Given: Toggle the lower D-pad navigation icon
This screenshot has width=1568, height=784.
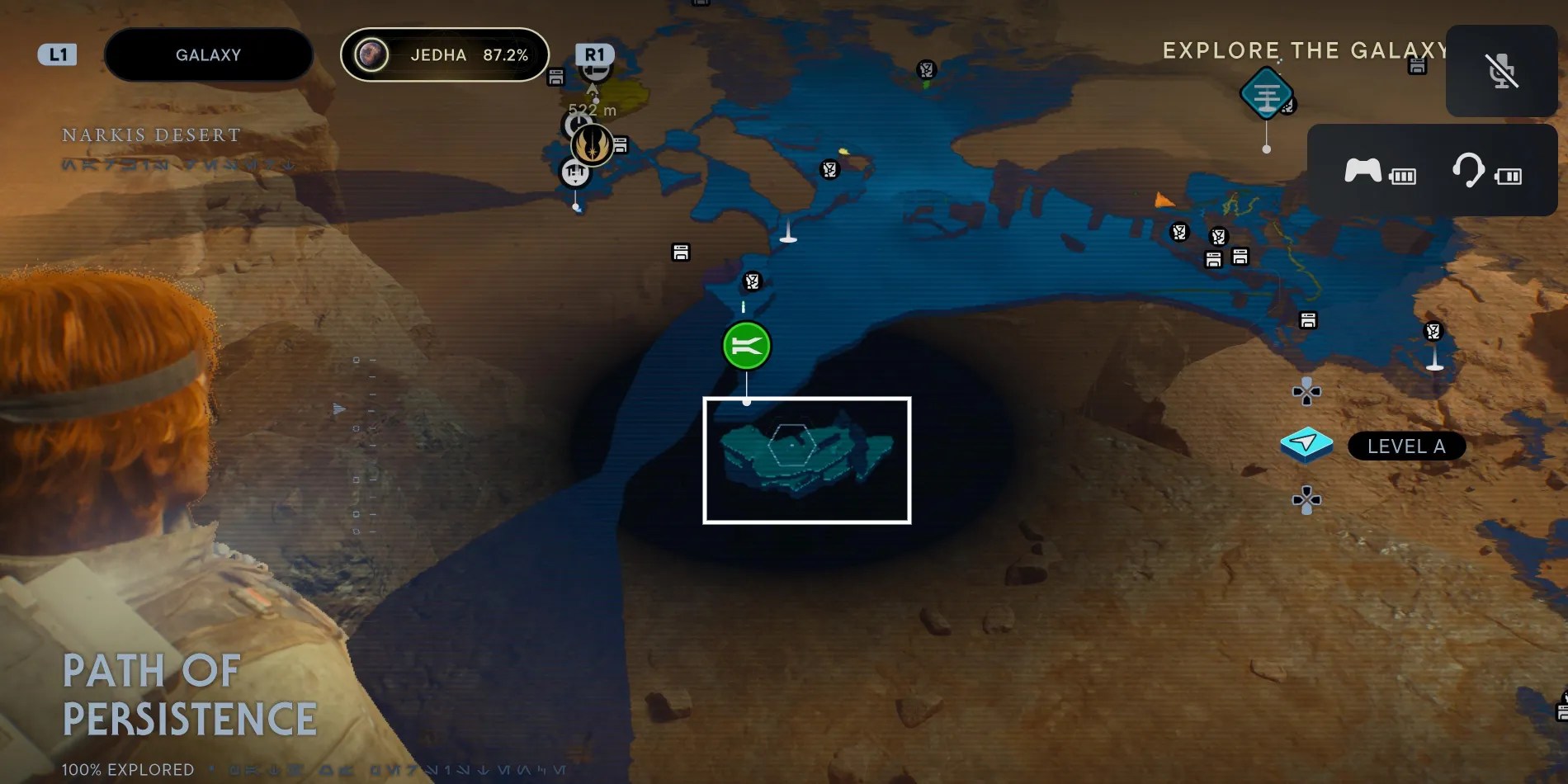Looking at the screenshot, I should 1306,498.
